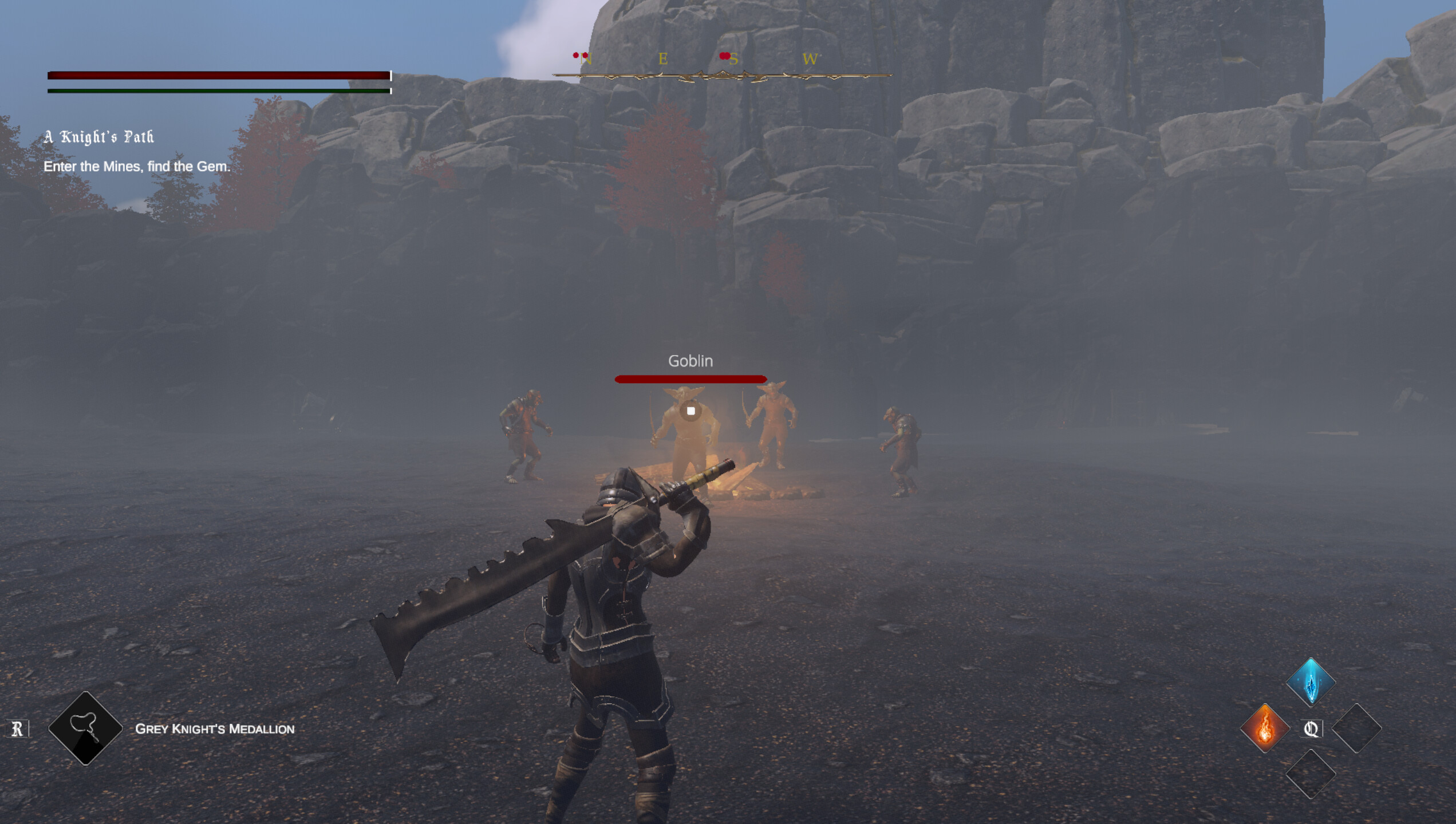Select the N direction on the compass
This screenshot has height=824, width=1456.
(586, 59)
